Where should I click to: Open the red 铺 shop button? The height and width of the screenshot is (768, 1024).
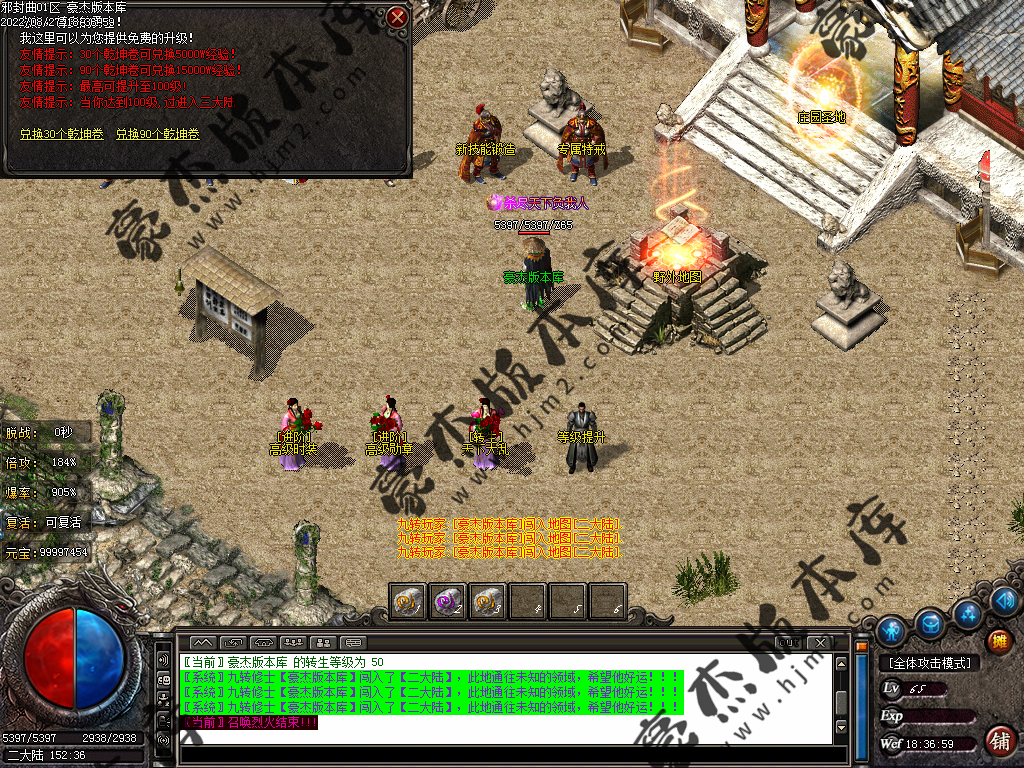998,740
